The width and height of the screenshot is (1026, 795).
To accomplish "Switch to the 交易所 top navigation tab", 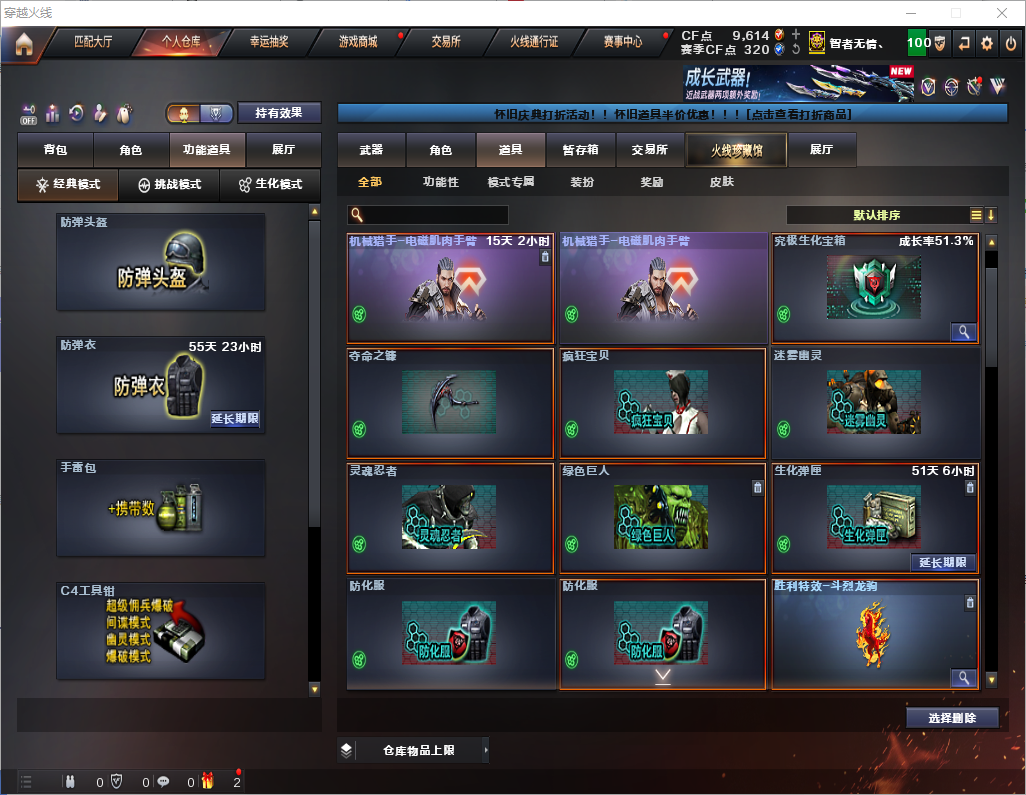I will tap(446, 42).
